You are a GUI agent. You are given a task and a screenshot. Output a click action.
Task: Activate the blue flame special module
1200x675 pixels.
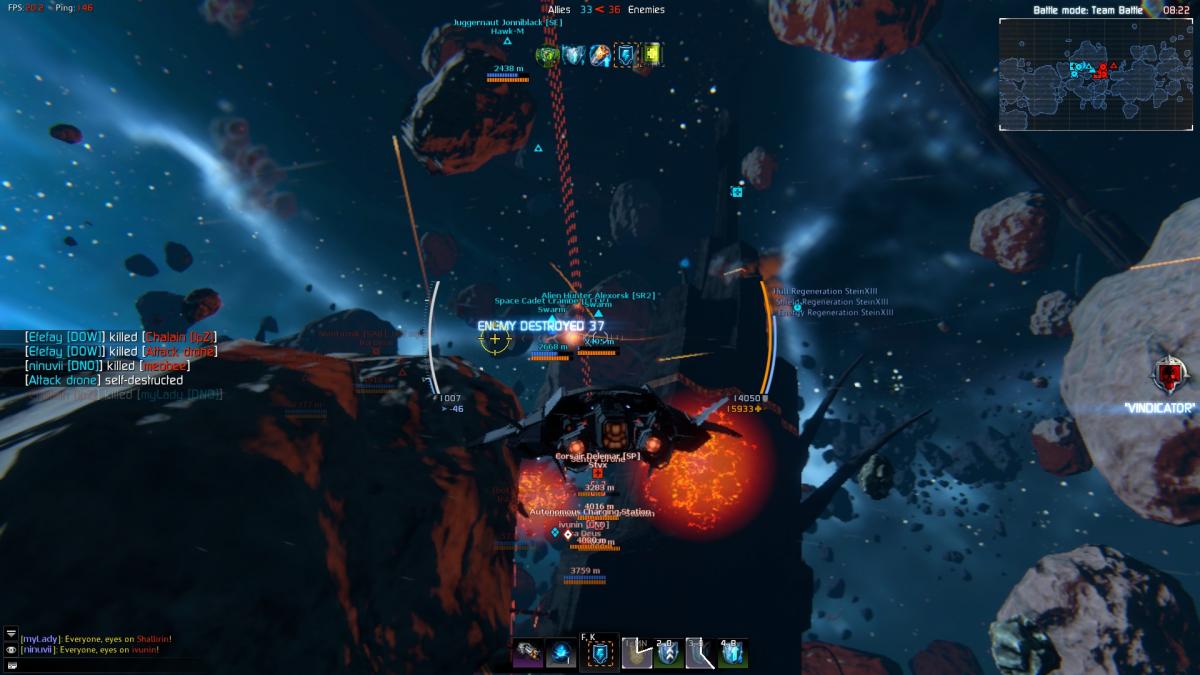[x=560, y=653]
